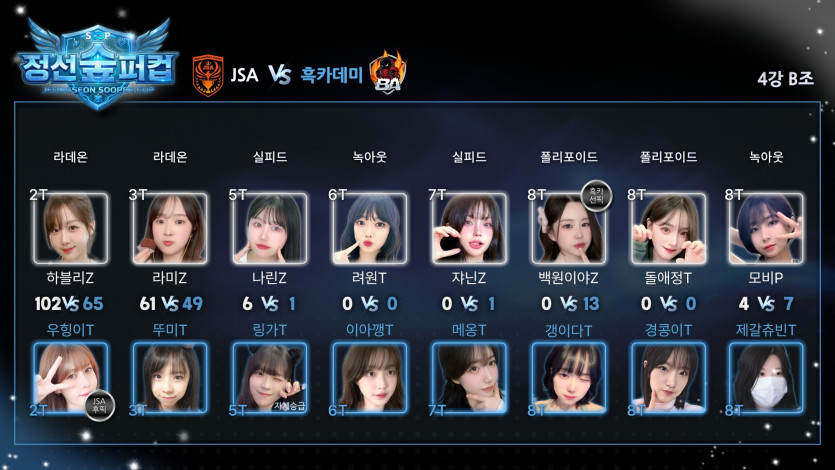The width and height of the screenshot is (835, 470).
Task: Open 링가T player portrait
Action: click(x=269, y=379)
